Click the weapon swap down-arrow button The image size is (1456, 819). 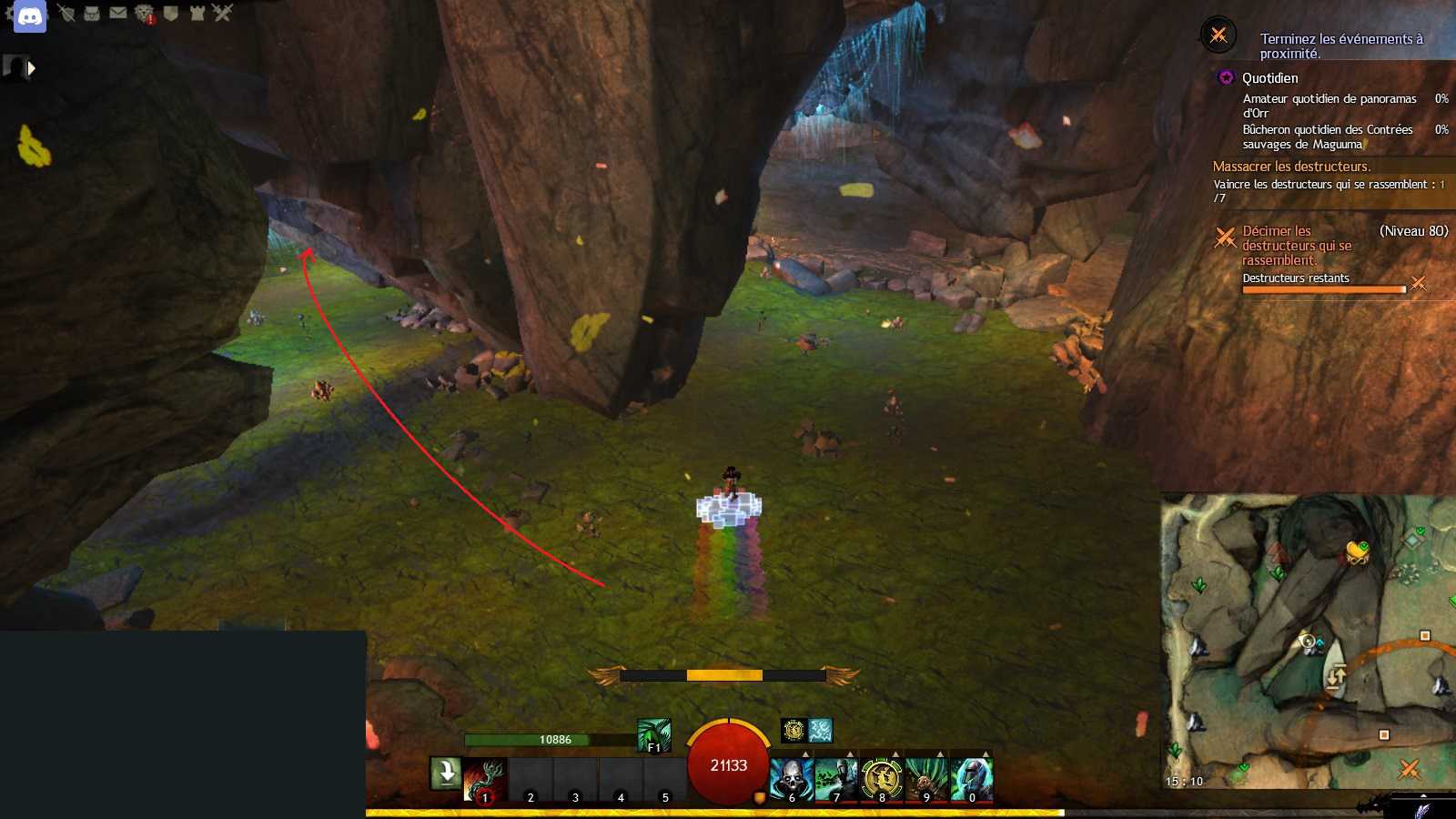pos(446,773)
